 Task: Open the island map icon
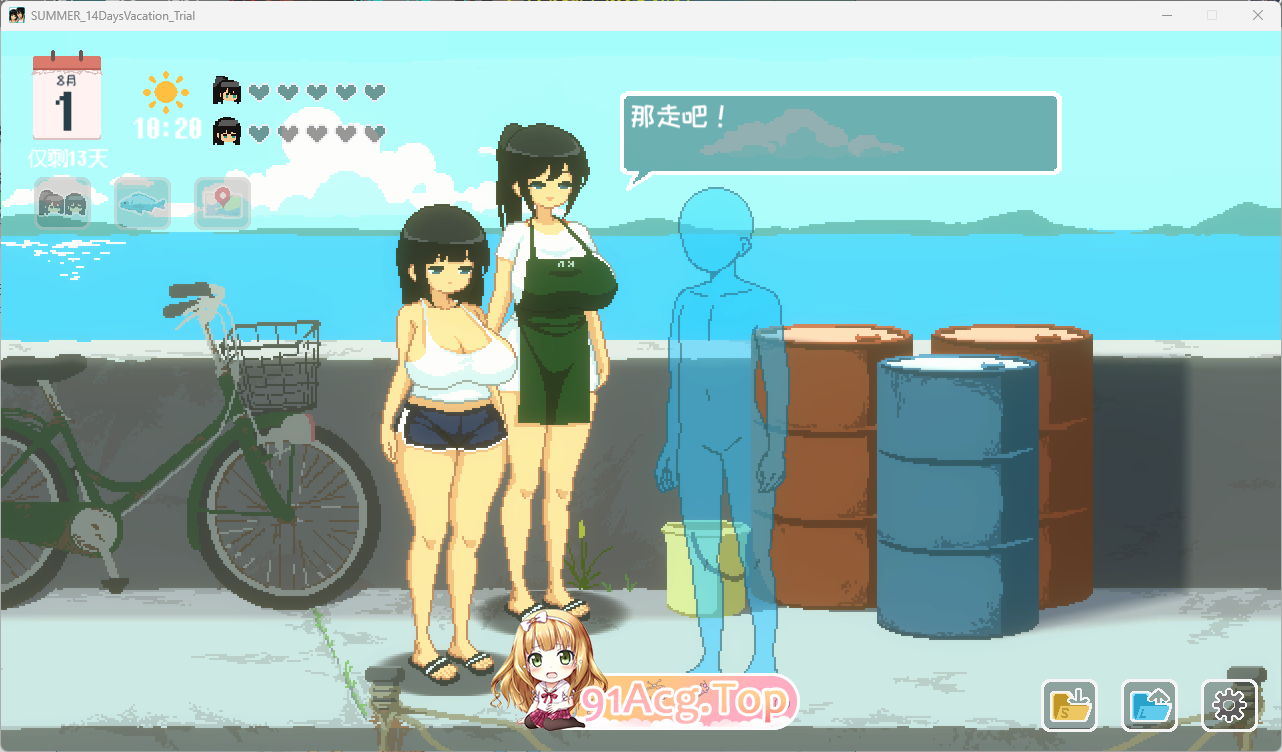coord(222,203)
